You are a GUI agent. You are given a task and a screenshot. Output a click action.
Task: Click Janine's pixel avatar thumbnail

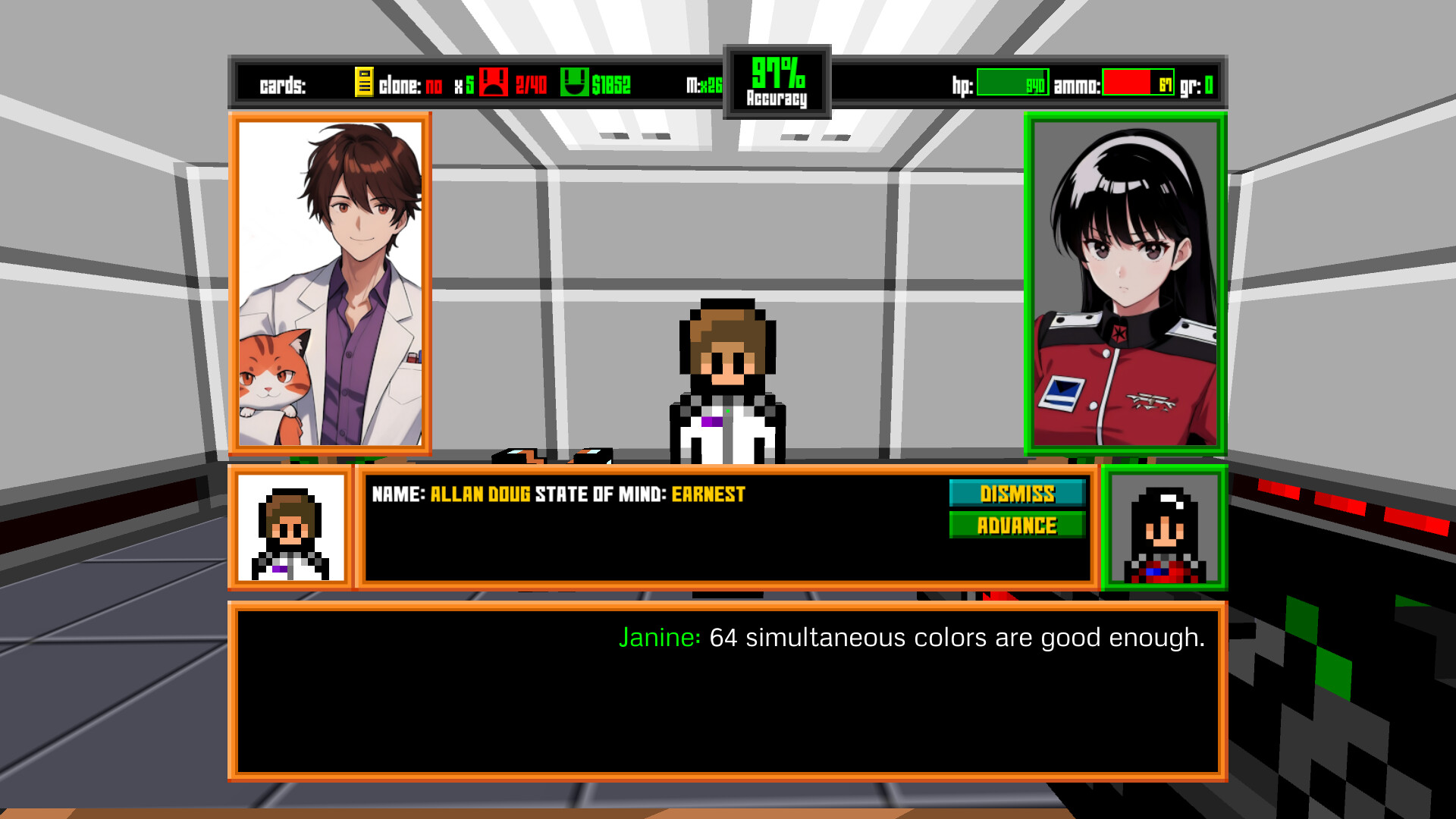[x=1166, y=529]
